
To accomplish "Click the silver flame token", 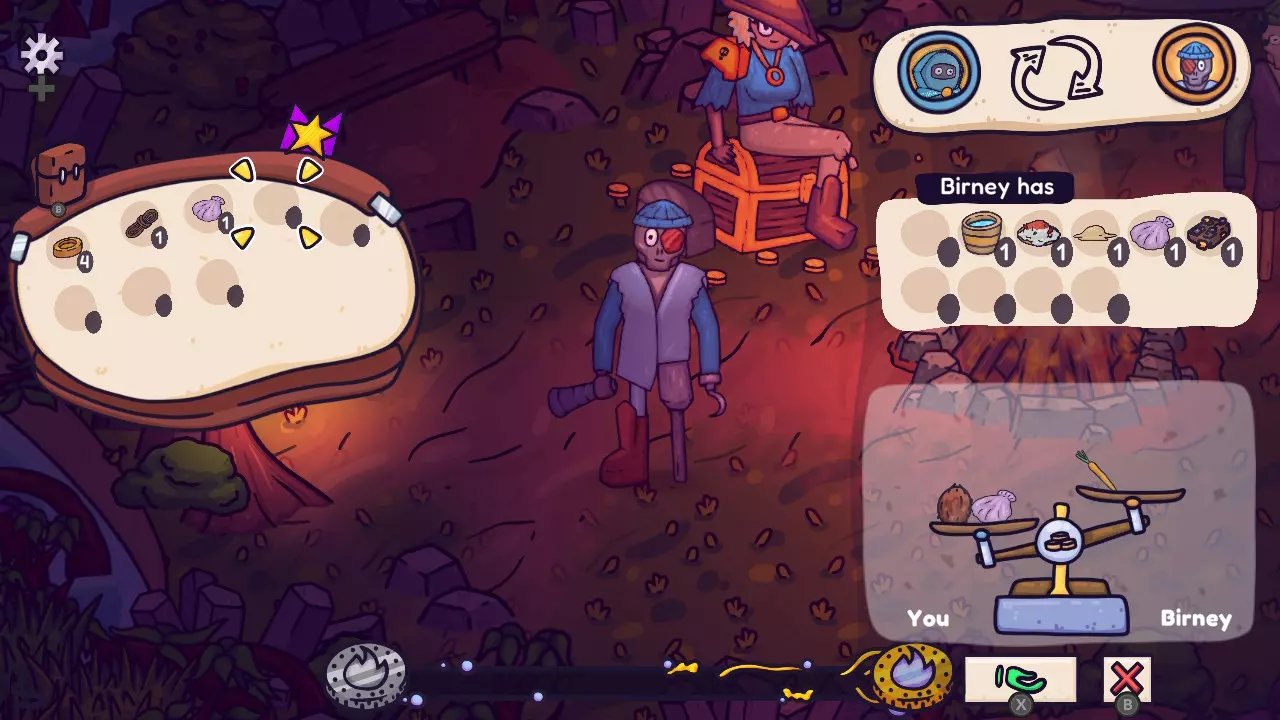I will coord(366,677).
